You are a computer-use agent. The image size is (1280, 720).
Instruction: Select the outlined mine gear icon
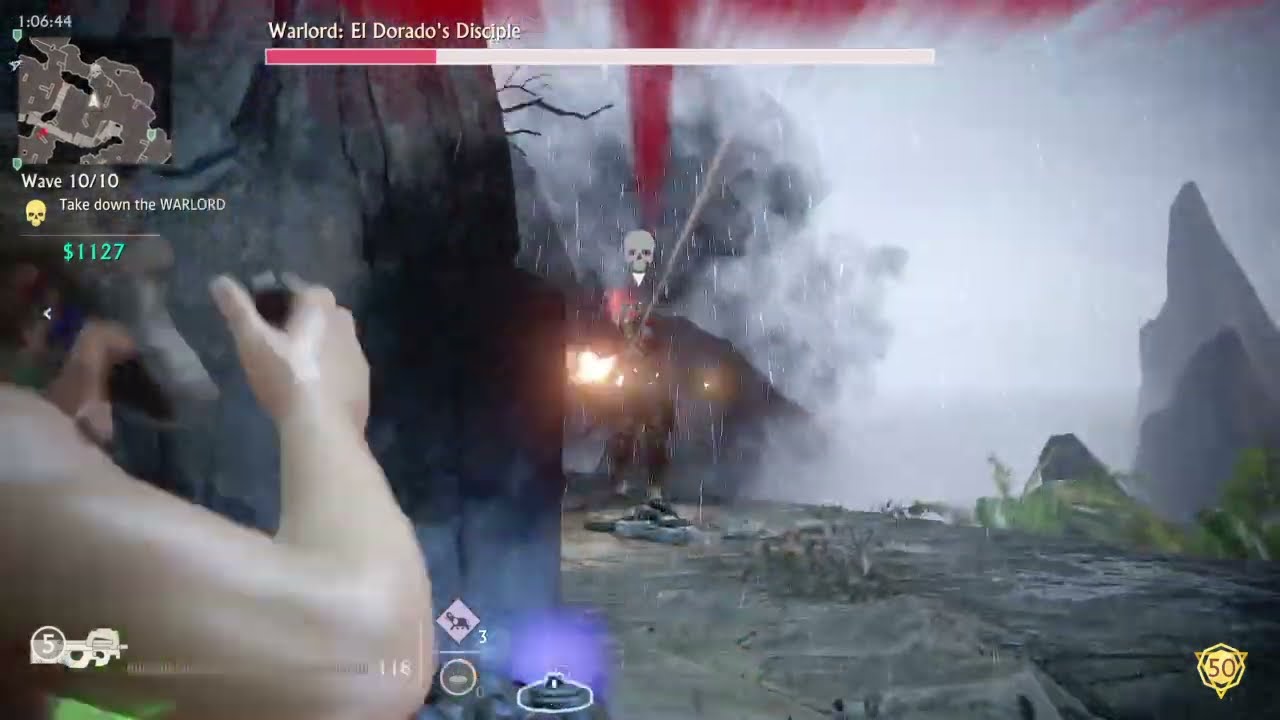(x=555, y=690)
